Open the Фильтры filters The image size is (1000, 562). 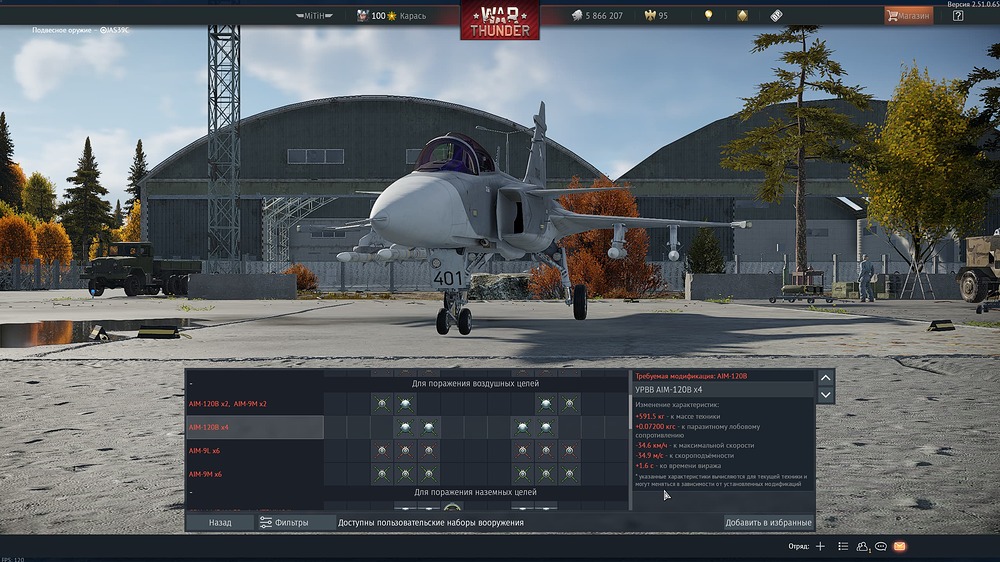click(x=284, y=522)
